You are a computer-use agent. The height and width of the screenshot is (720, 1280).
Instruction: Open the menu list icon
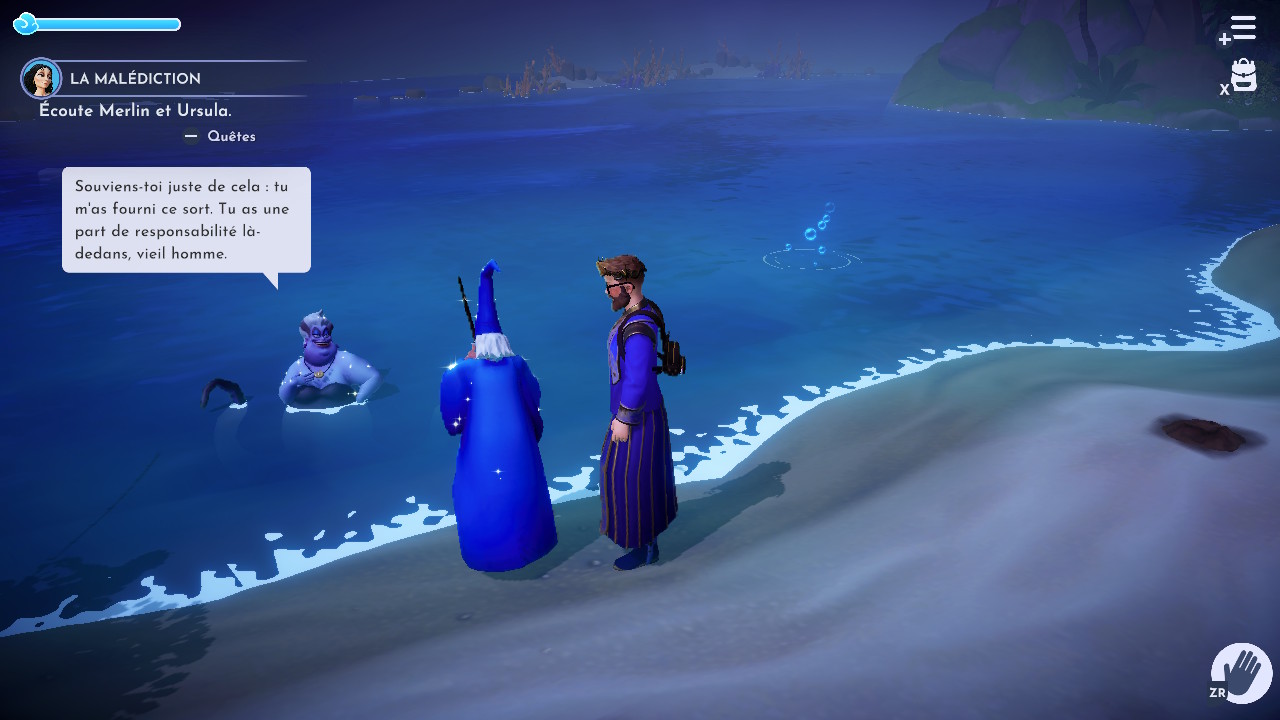pyautogui.click(x=1242, y=28)
